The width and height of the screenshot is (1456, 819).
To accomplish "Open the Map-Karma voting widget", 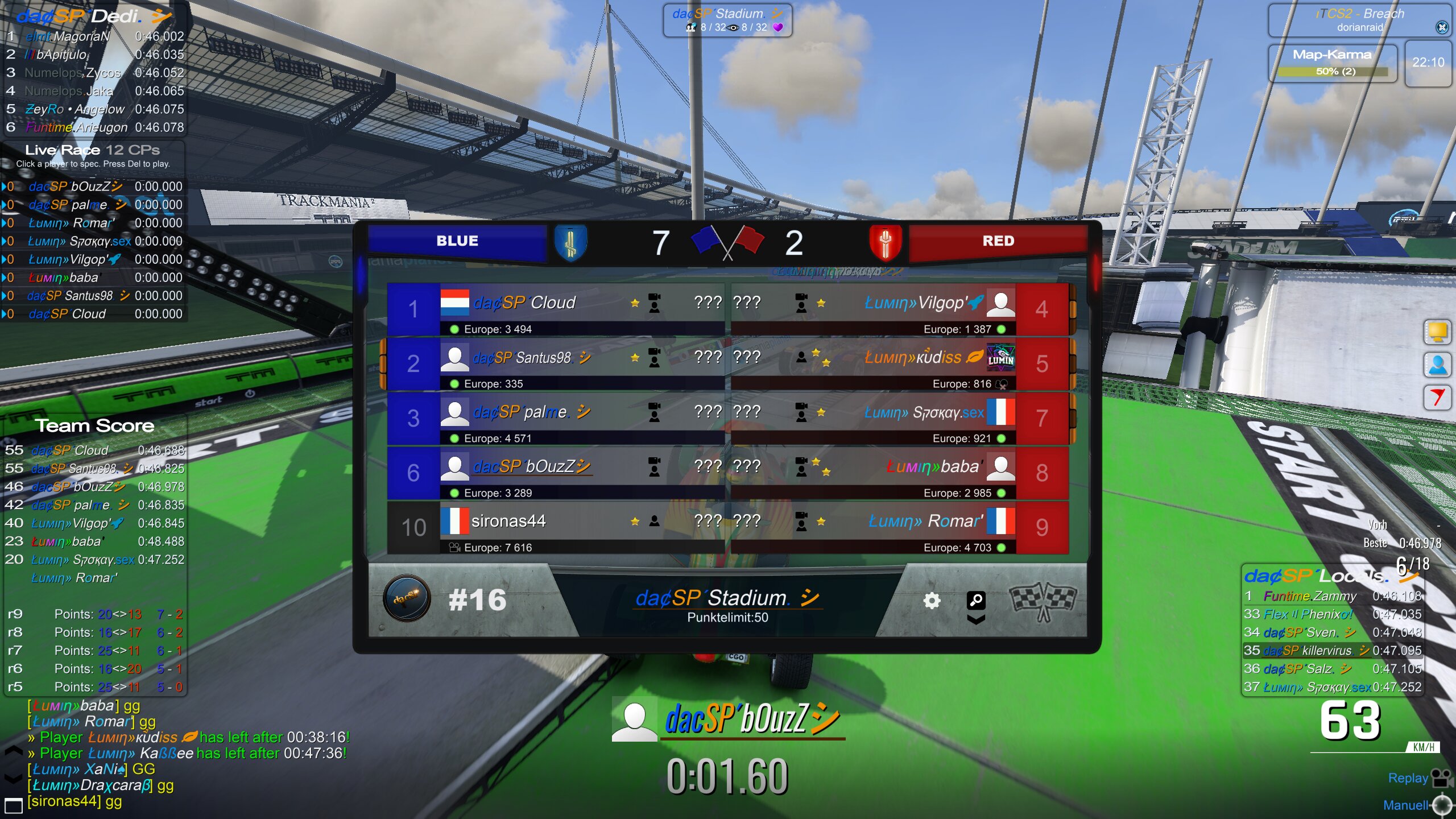I will point(1332,63).
